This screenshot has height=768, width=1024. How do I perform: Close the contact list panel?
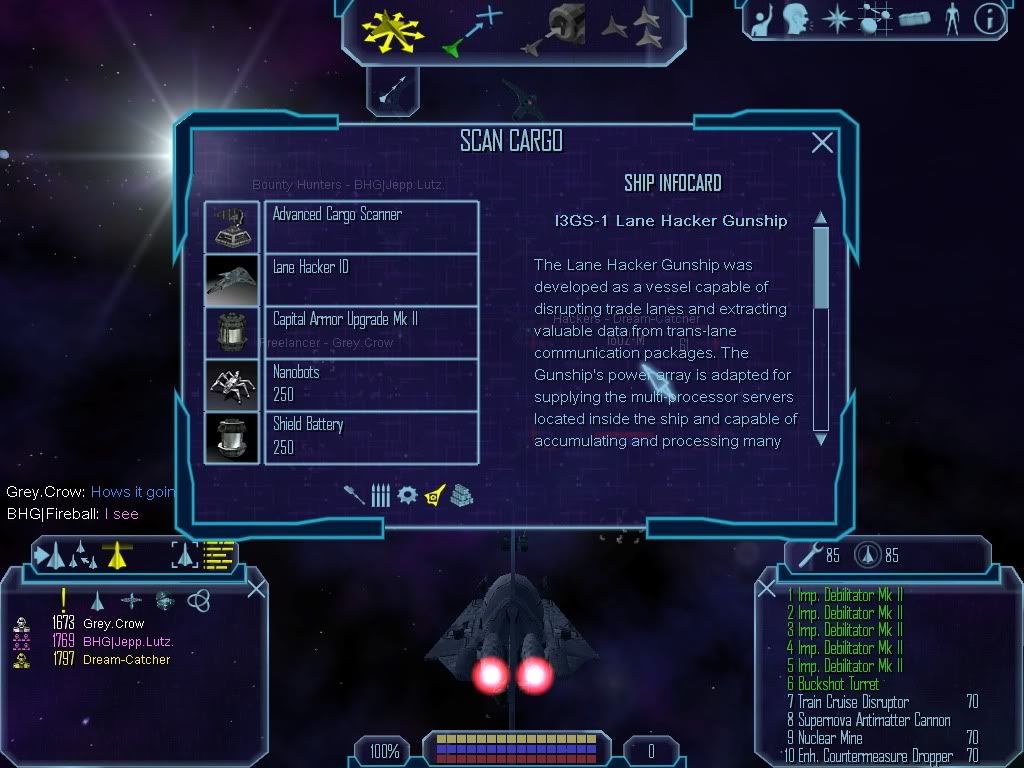pyautogui.click(x=256, y=588)
